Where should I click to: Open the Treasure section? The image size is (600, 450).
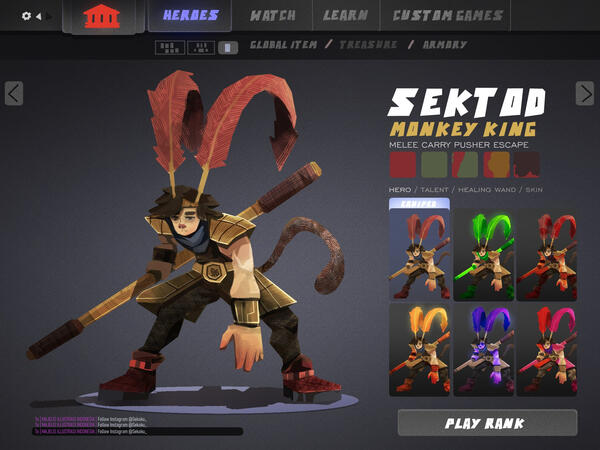[367, 46]
